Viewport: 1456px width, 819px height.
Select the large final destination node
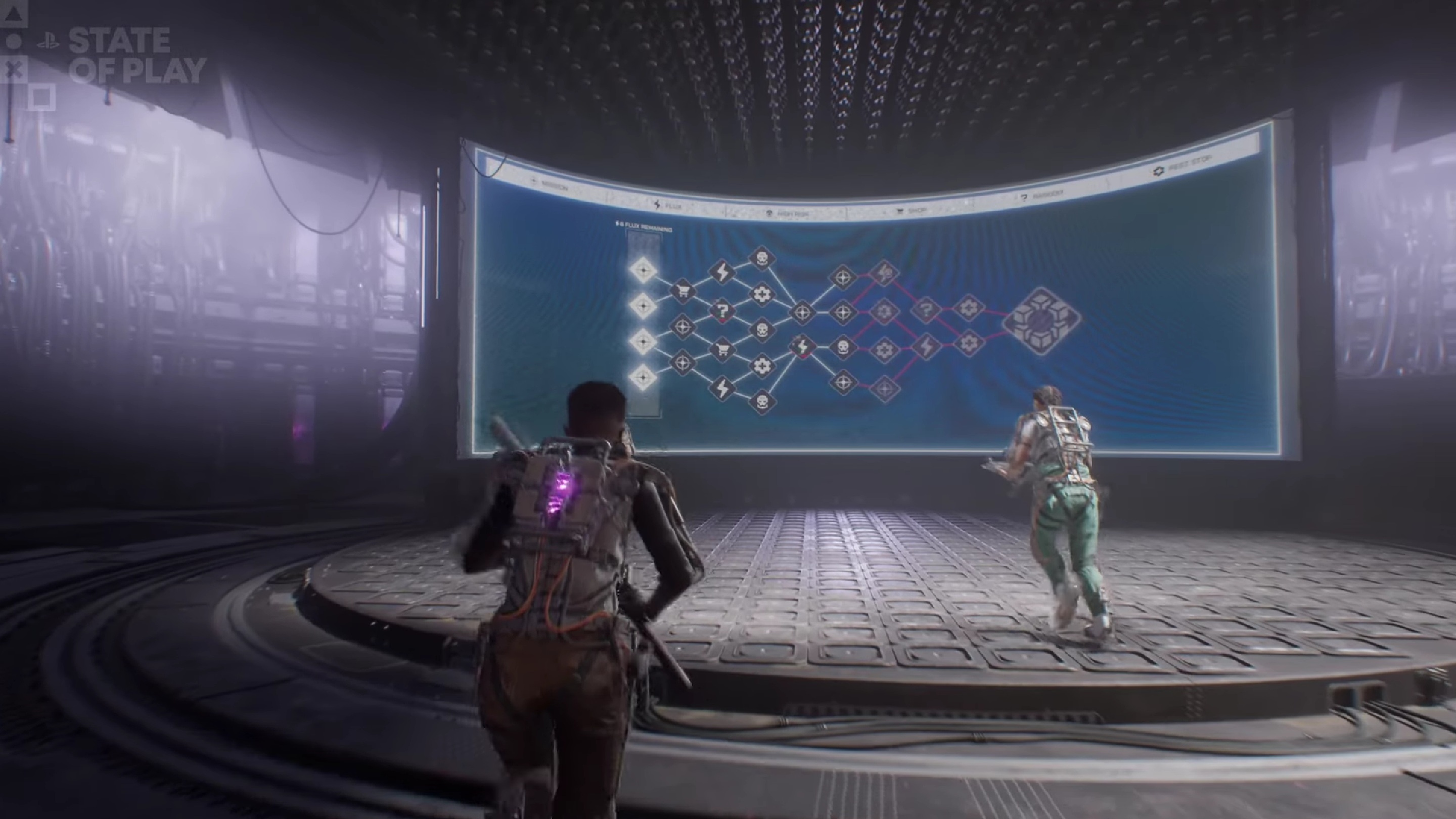pos(1041,321)
